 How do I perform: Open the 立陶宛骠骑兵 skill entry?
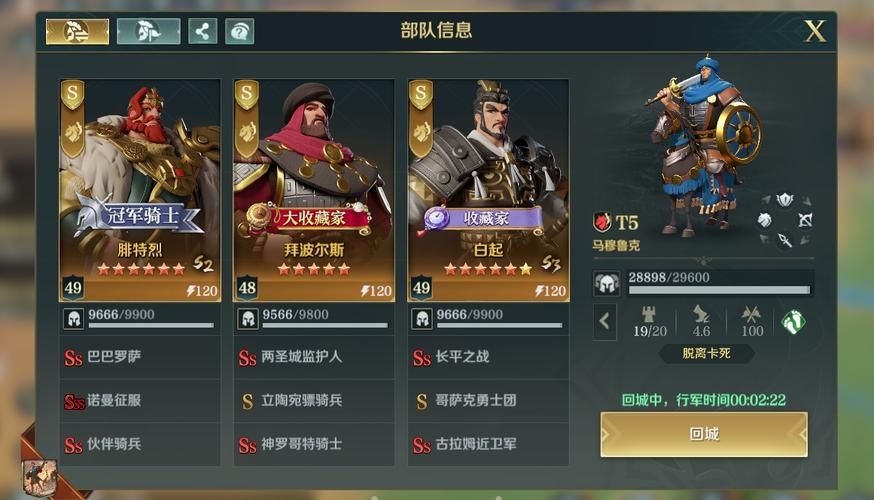pos(314,401)
